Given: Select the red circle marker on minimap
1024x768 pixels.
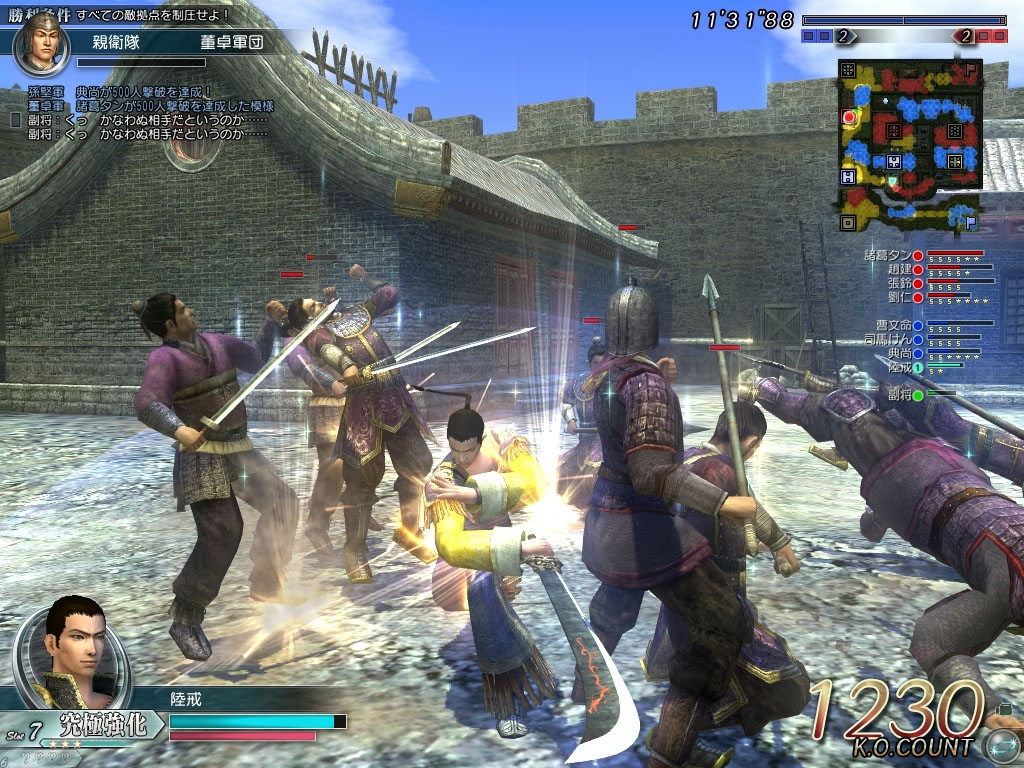Looking at the screenshot, I should [850, 117].
